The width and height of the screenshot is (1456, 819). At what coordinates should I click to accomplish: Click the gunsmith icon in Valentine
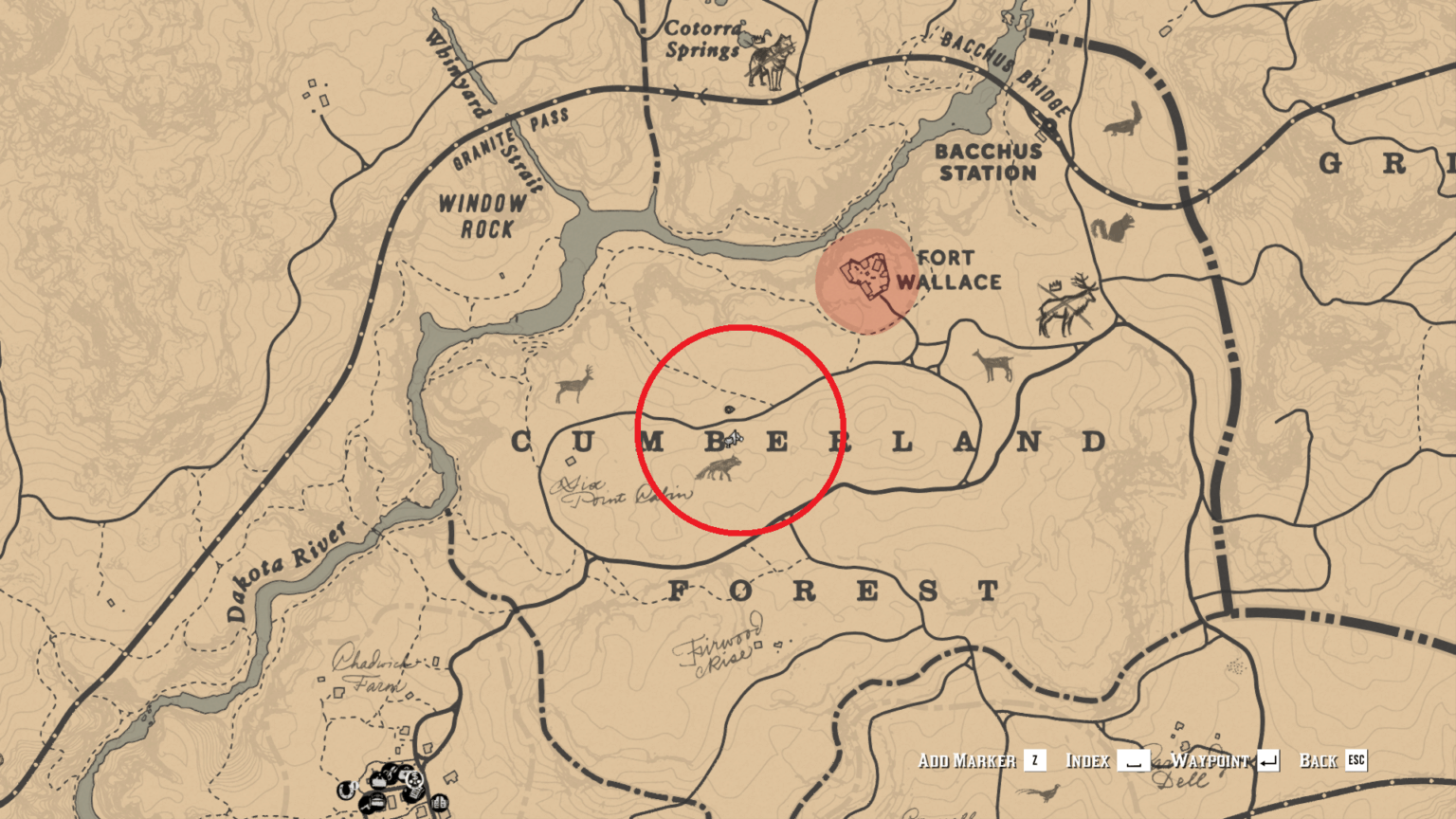(x=367, y=806)
